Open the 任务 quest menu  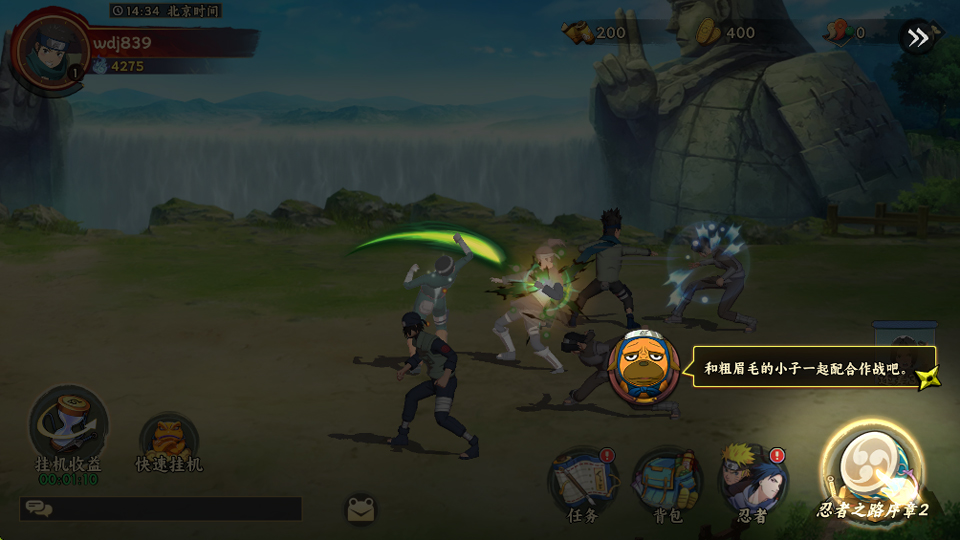pyautogui.click(x=583, y=482)
